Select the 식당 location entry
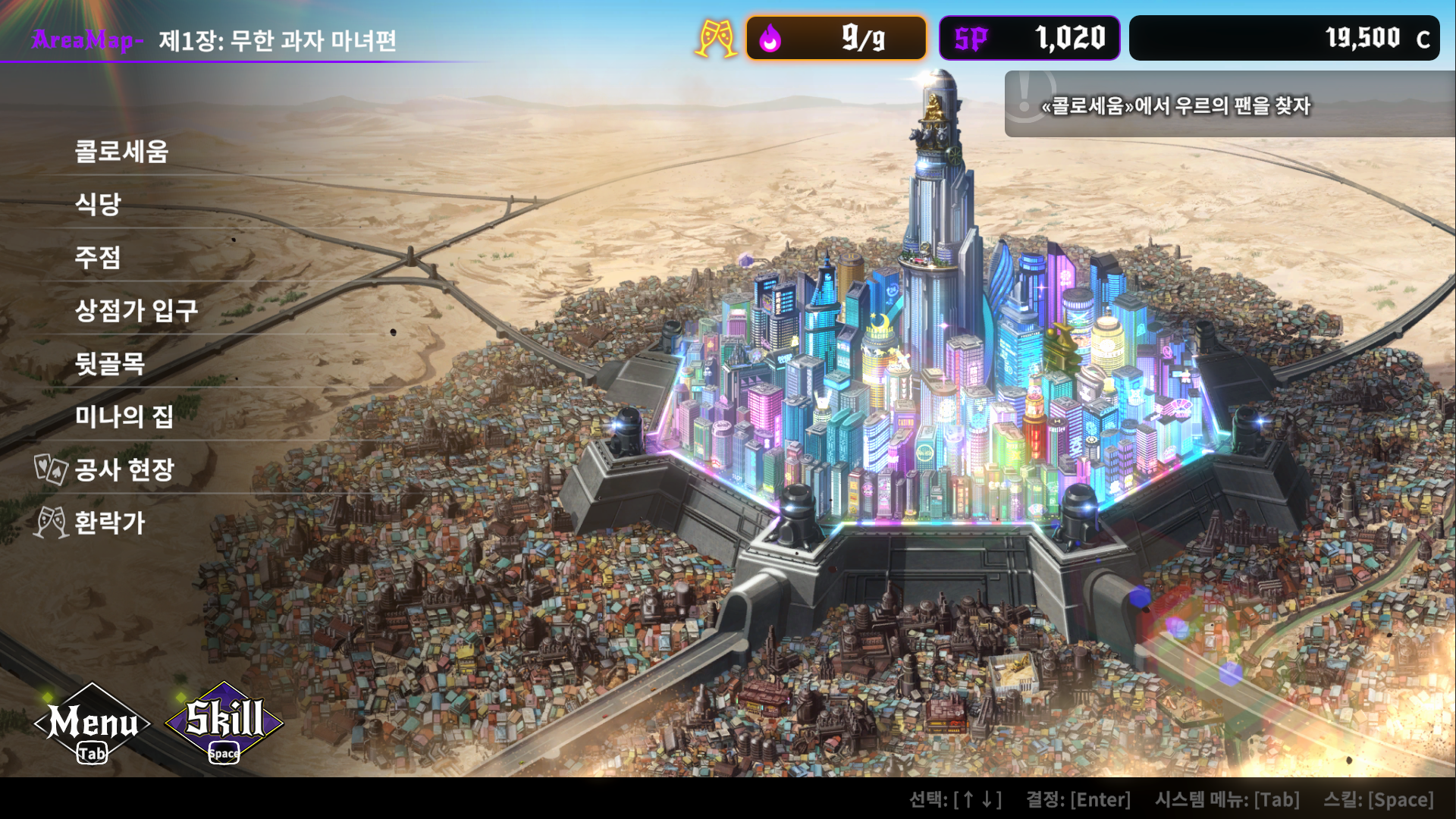Image resolution: width=1456 pixels, height=819 pixels. (x=99, y=206)
